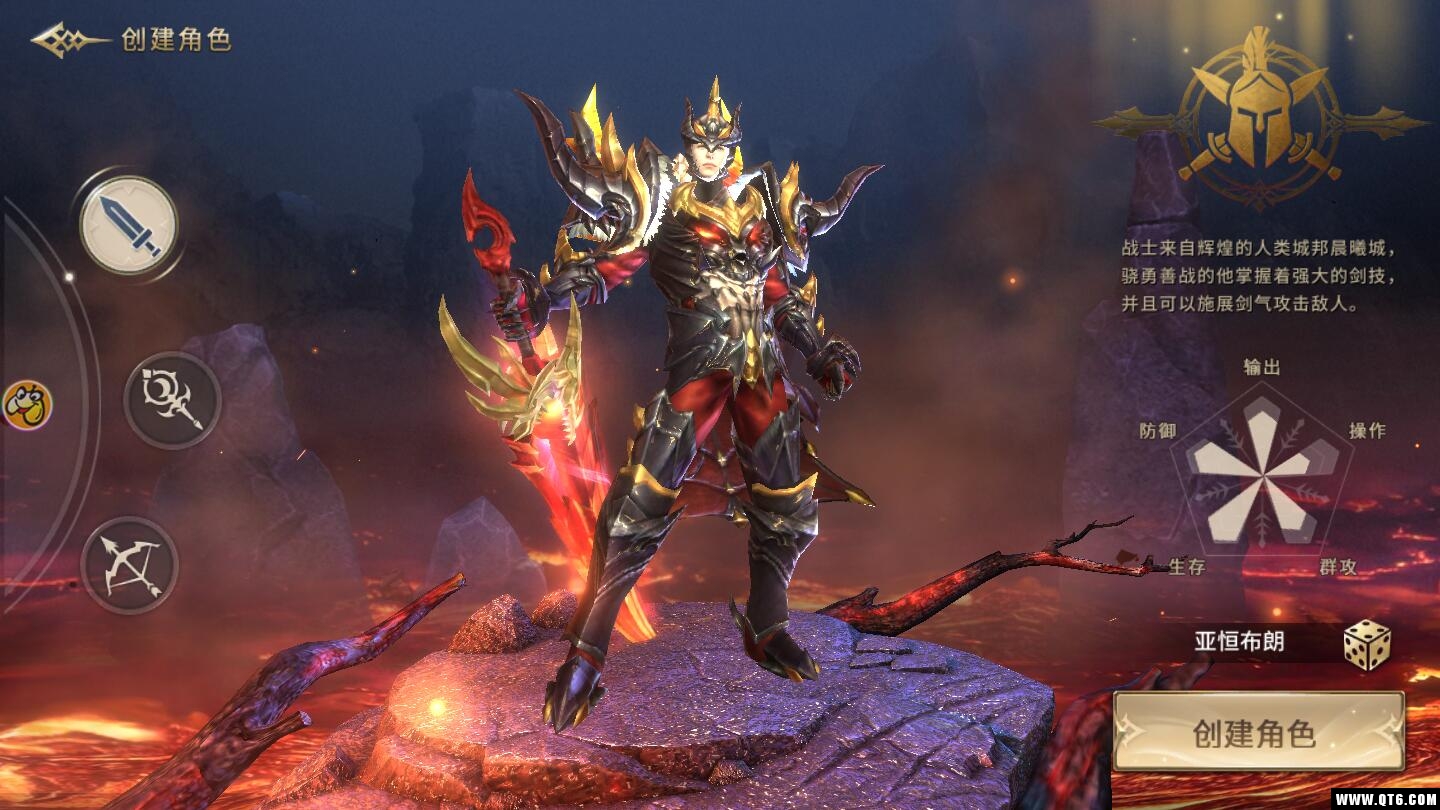Click the character name field 亚恒布朗
This screenshot has height=810, width=1440.
tap(1239, 642)
